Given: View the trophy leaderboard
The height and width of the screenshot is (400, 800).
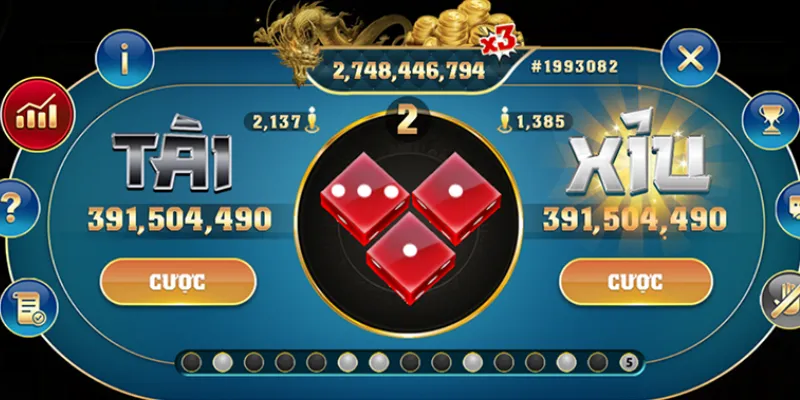Looking at the screenshot, I should pyautogui.click(x=771, y=120).
